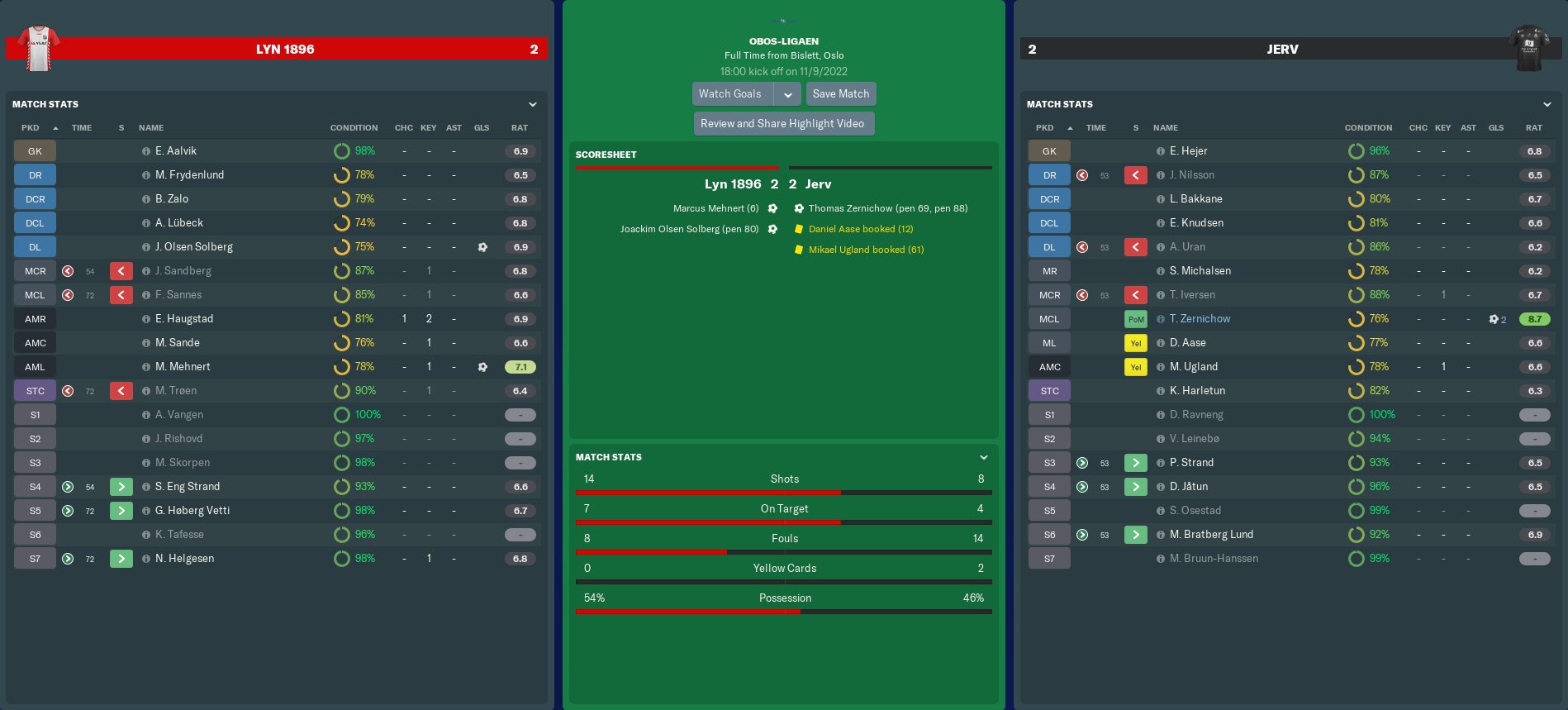Screen dimensions: 1568x710
Task: Toggle the centre Match Stats panel arrow
Action: (x=984, y=458)
